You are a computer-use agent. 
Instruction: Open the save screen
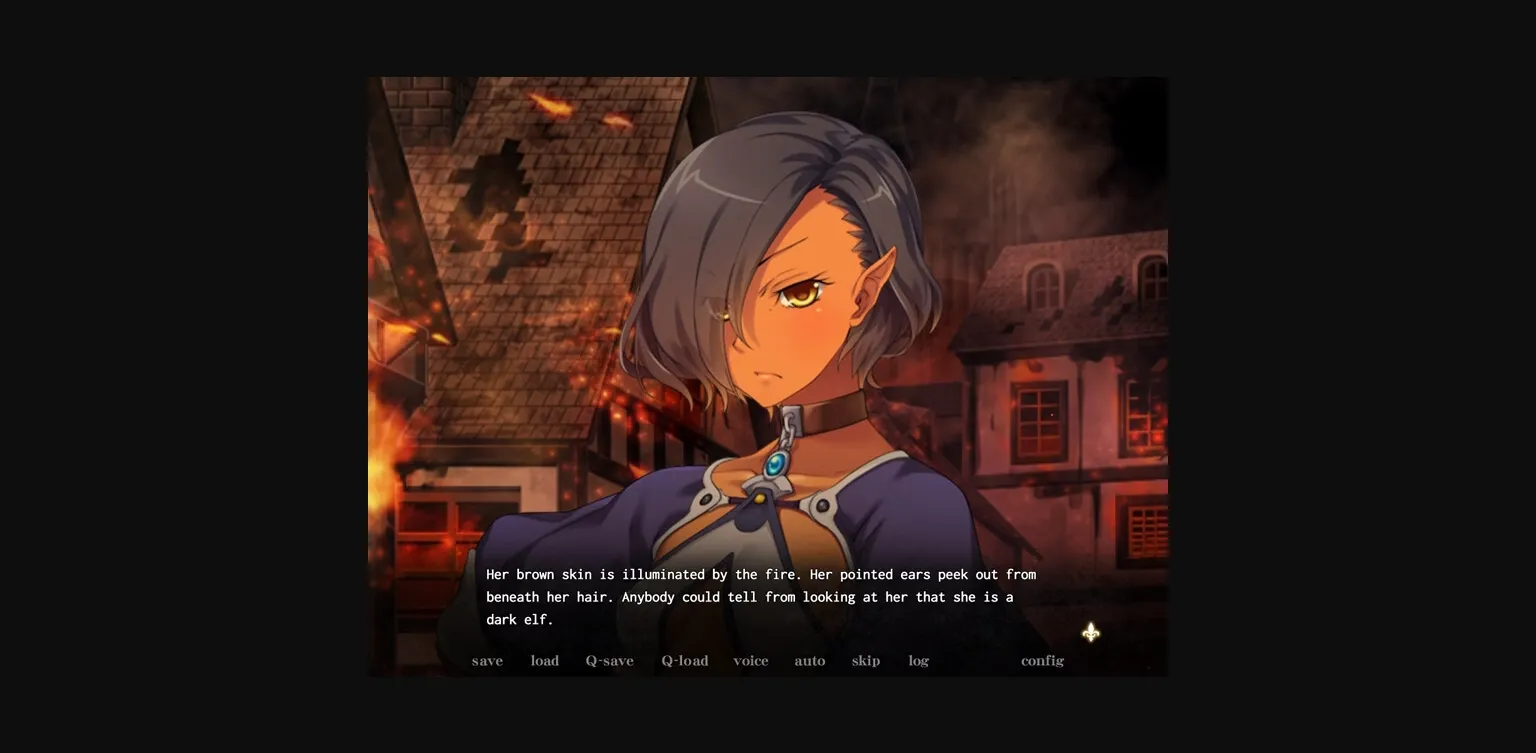[x=487, y=660]
